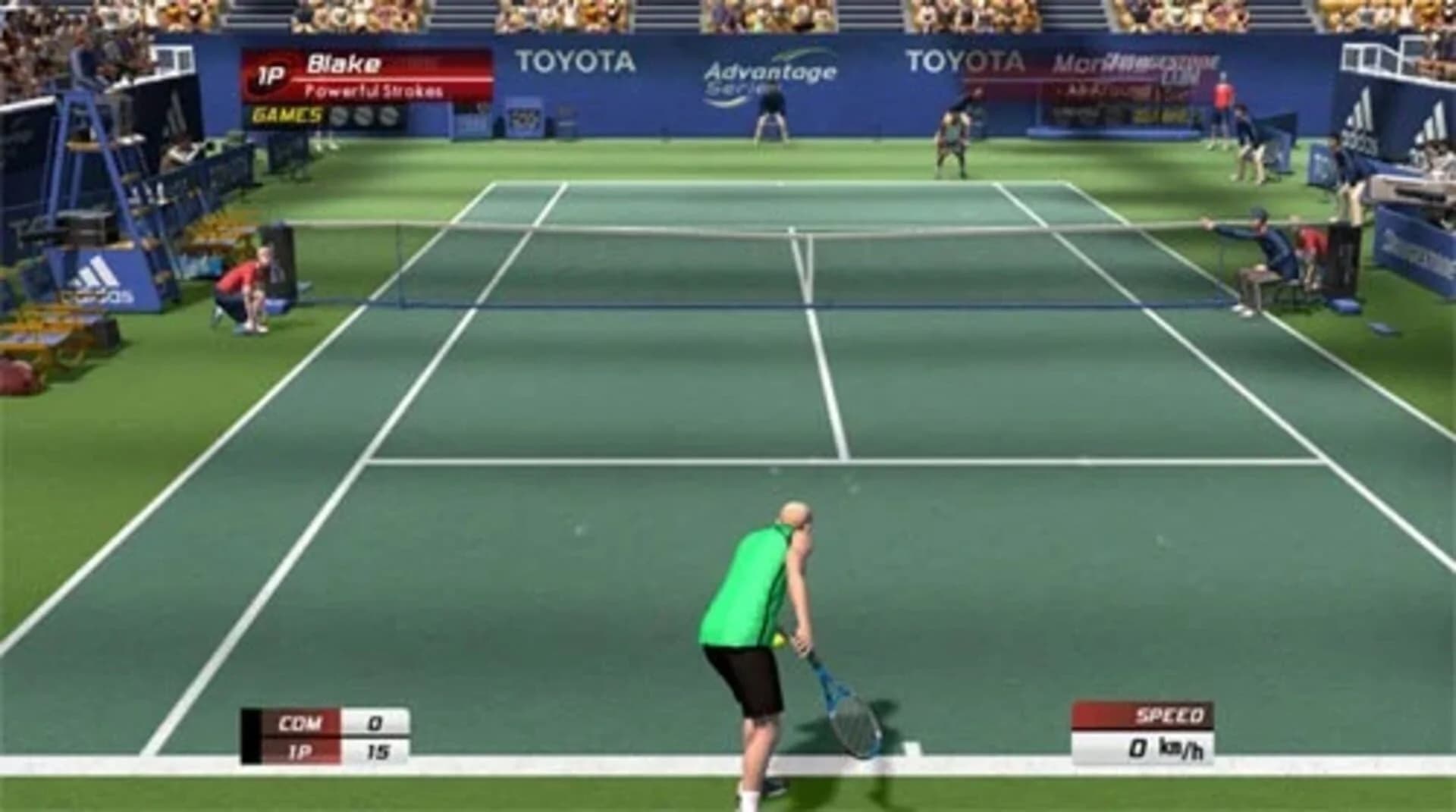Click the 1P player badge icon
Image resolution: width=1456 pixels, height=812 pixels.
(x=270, y=72)
